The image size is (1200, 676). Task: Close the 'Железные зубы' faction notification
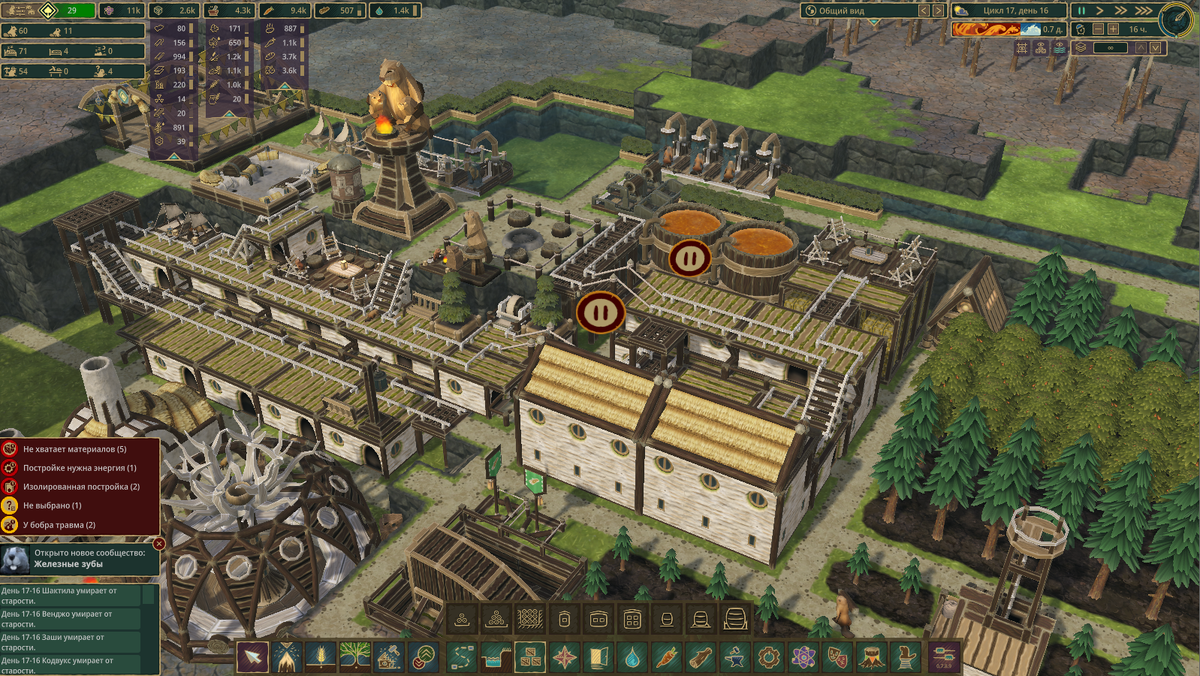click(x=159, y=543)
